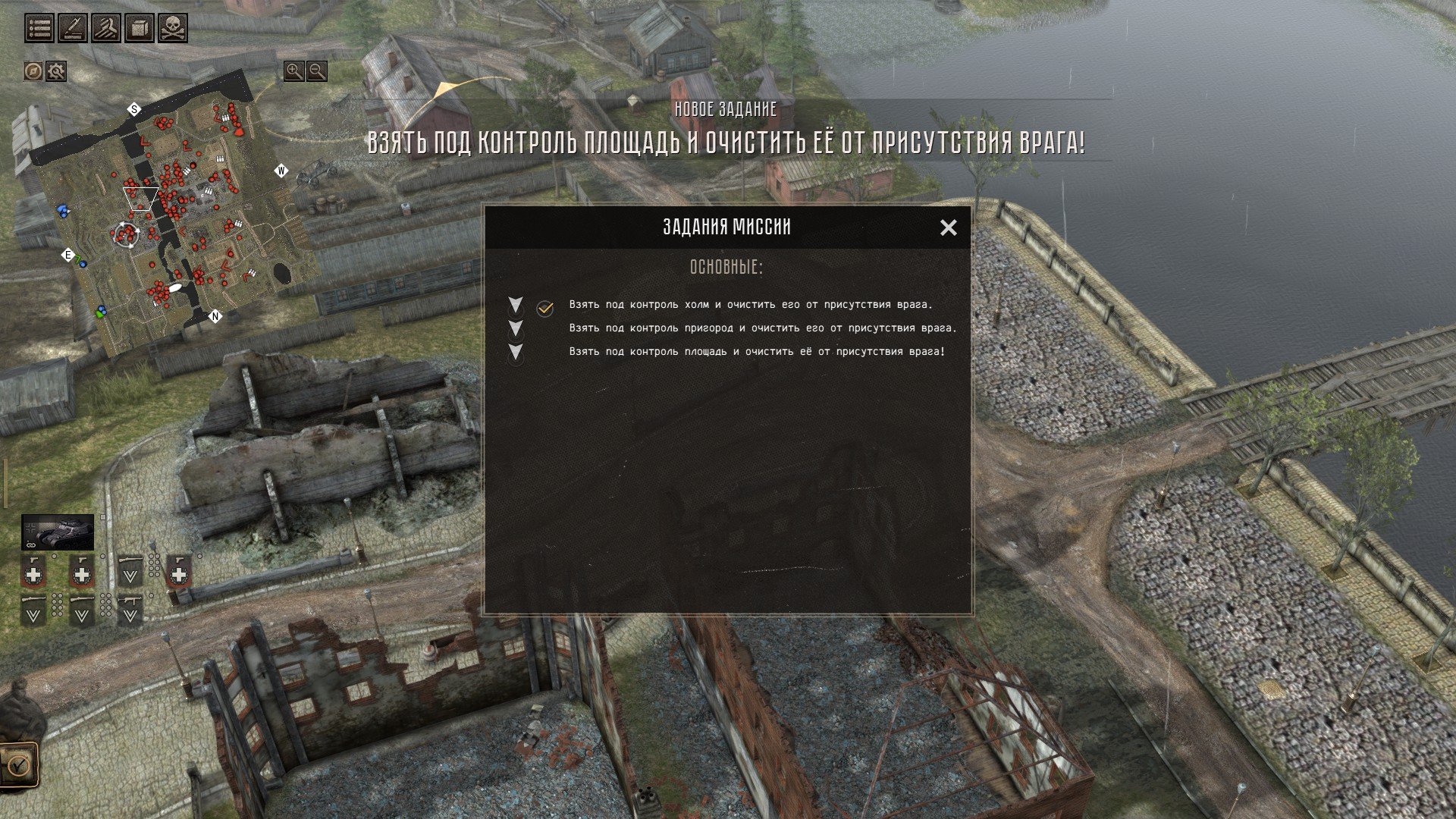Select the completed hill capture objective
Viewport: 1456px width, 819px height.
[751, 305]
